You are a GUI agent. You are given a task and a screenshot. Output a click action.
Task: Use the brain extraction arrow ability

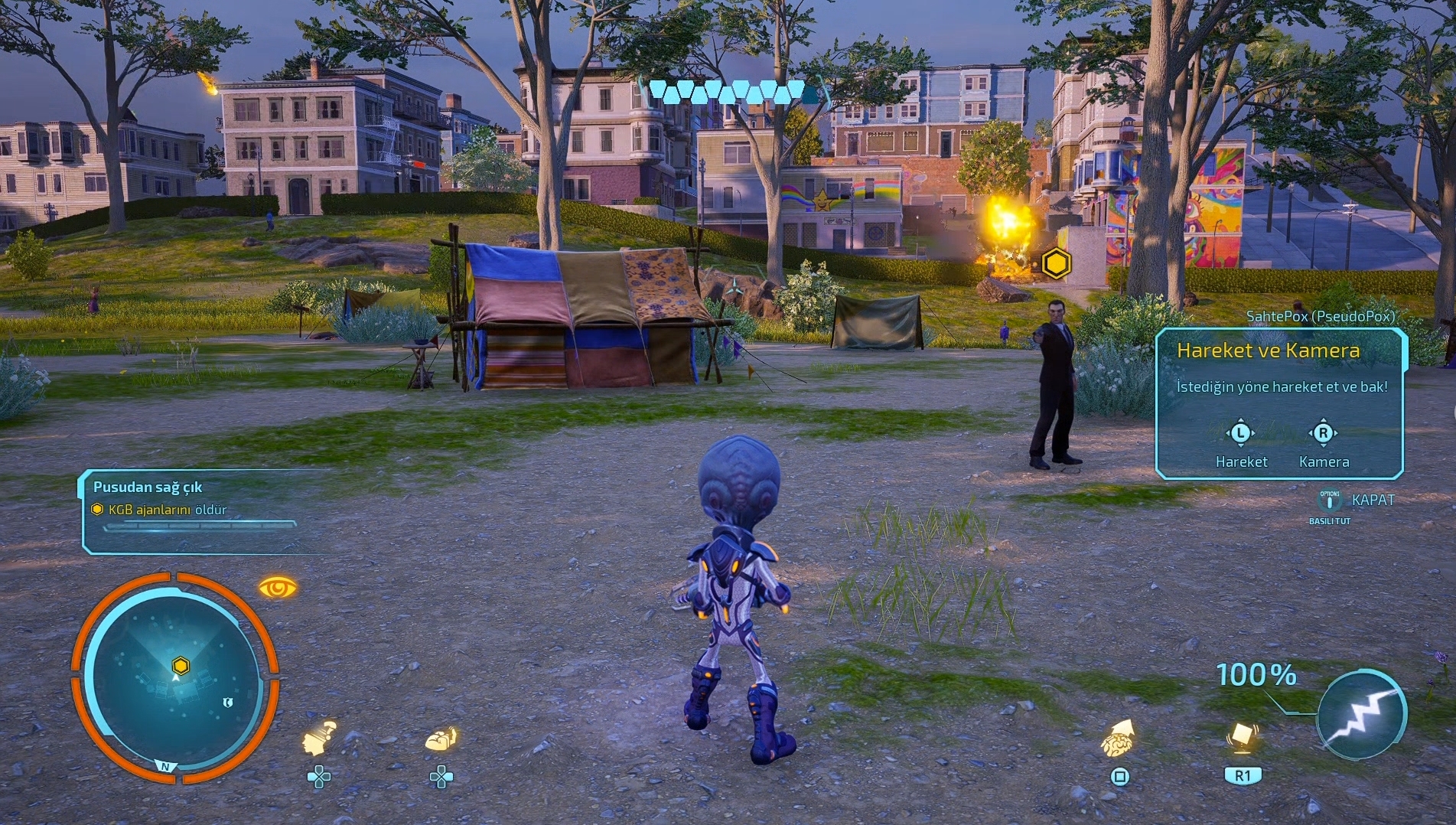(x=1119, y=738)
